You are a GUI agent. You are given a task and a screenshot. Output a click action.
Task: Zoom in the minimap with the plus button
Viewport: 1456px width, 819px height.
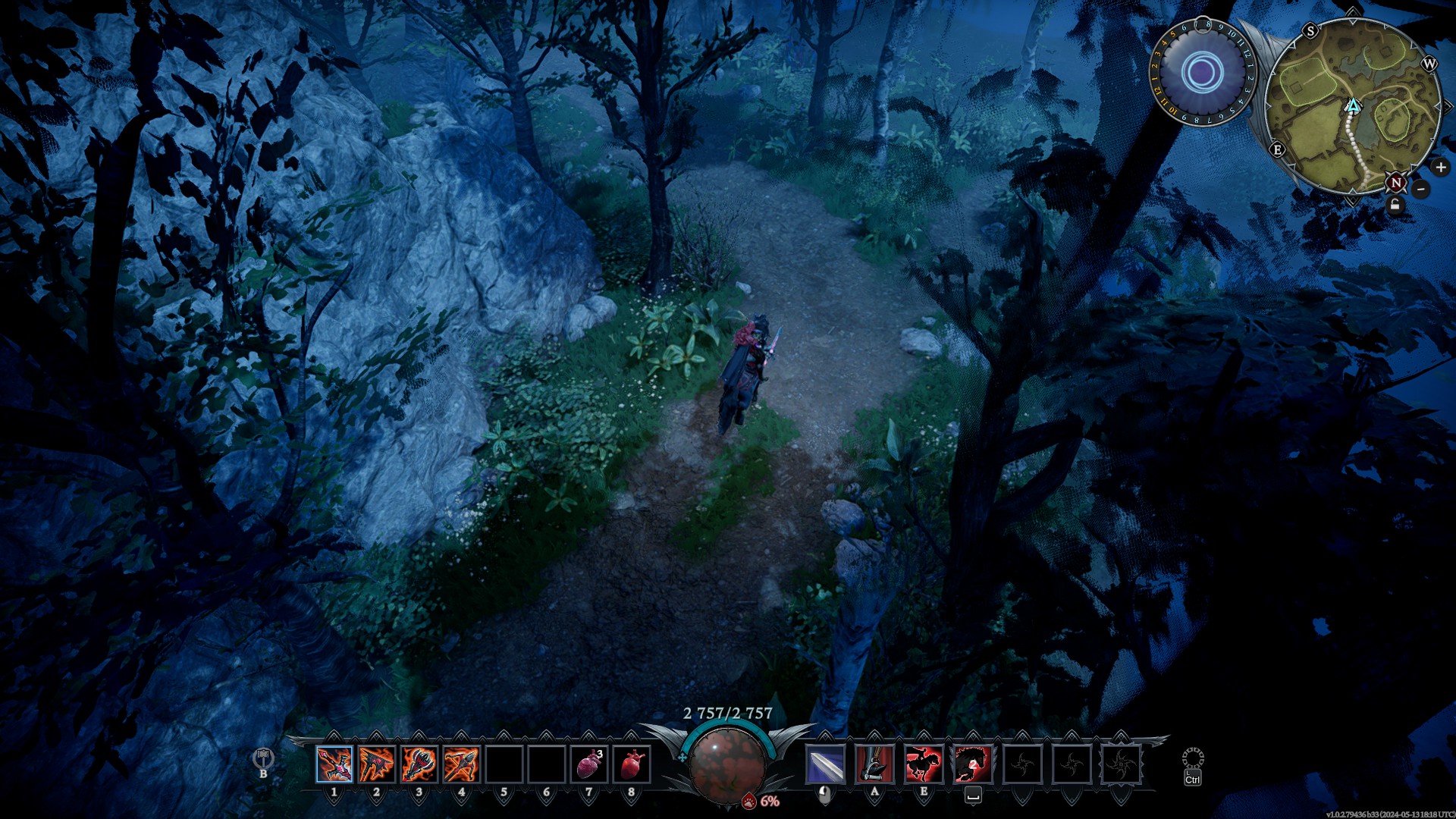(x=1440, y=167)
